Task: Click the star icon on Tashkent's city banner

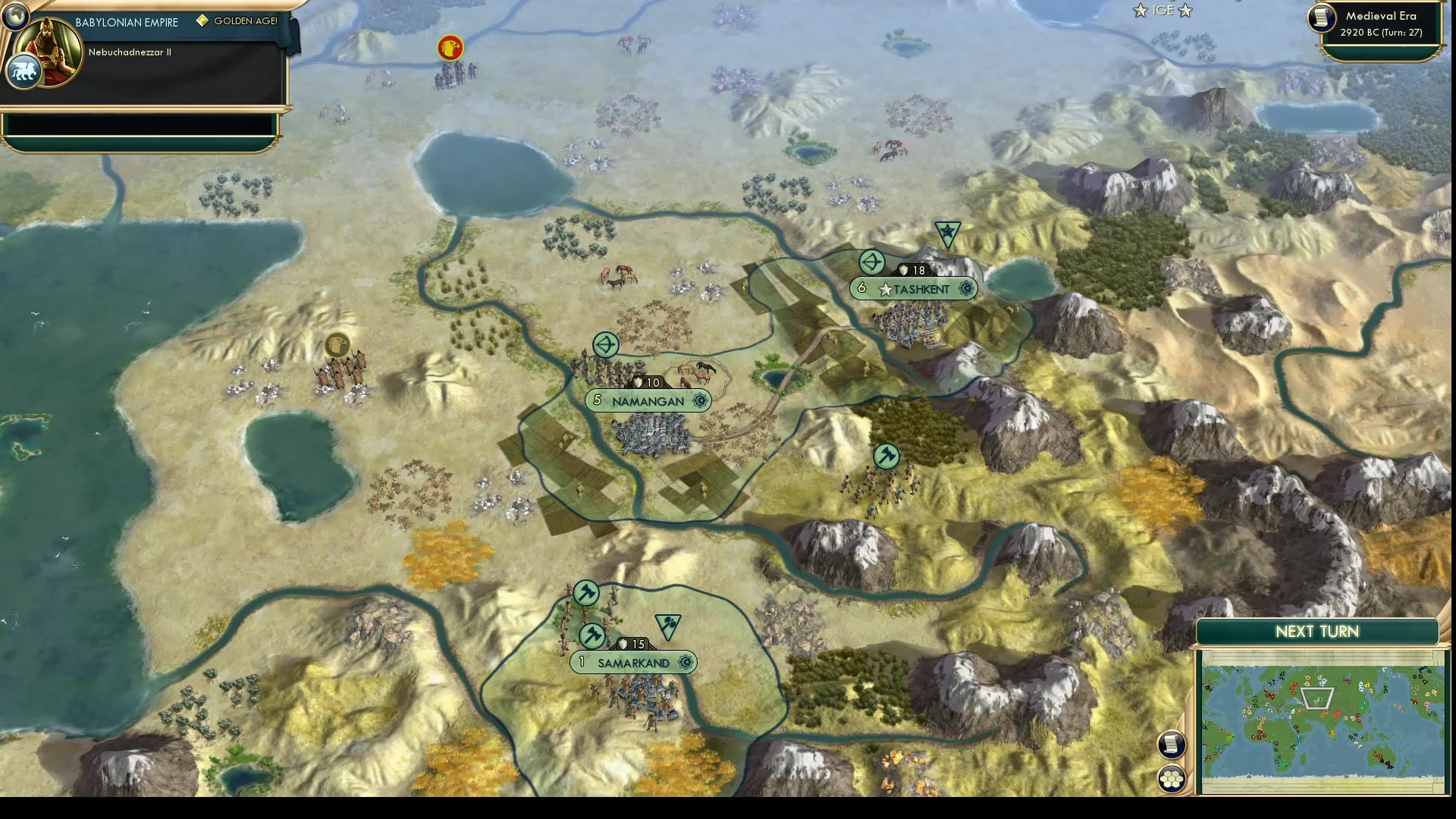Action: tap(886, 288)
